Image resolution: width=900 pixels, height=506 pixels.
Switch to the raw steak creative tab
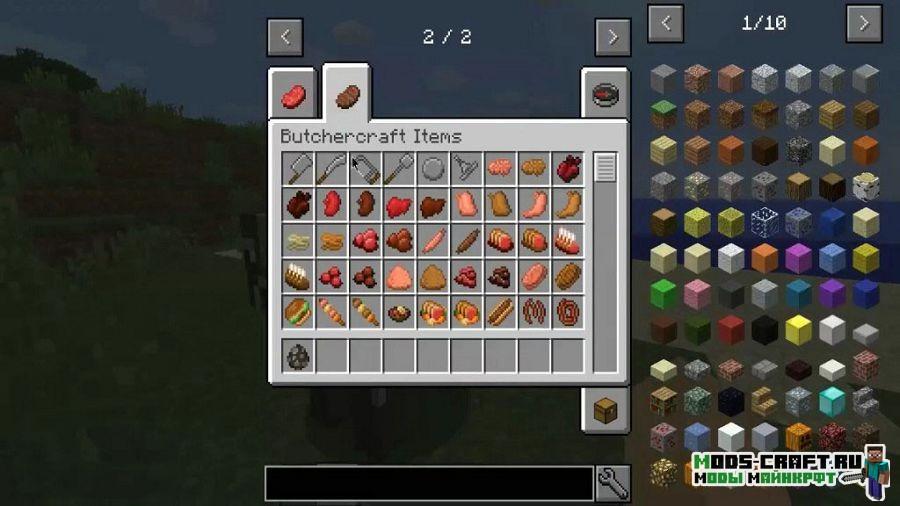tap(293, 97)
